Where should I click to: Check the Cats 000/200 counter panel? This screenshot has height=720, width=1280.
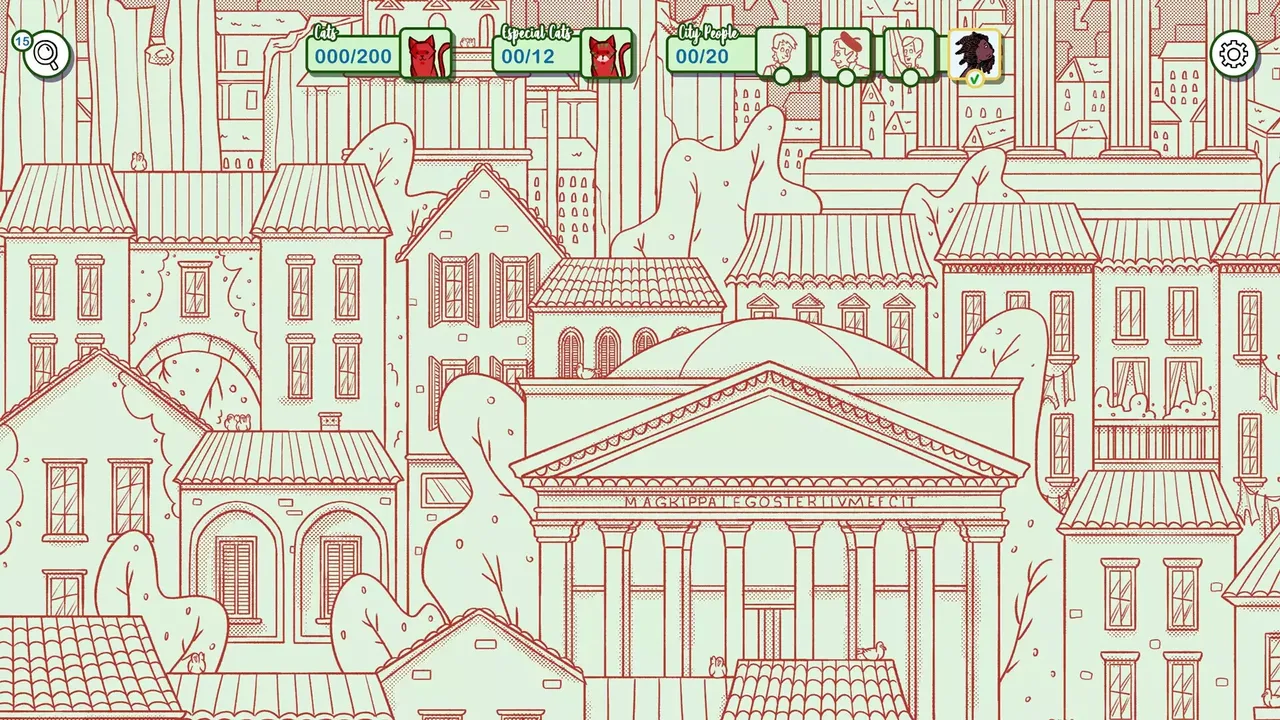(352, 57)
